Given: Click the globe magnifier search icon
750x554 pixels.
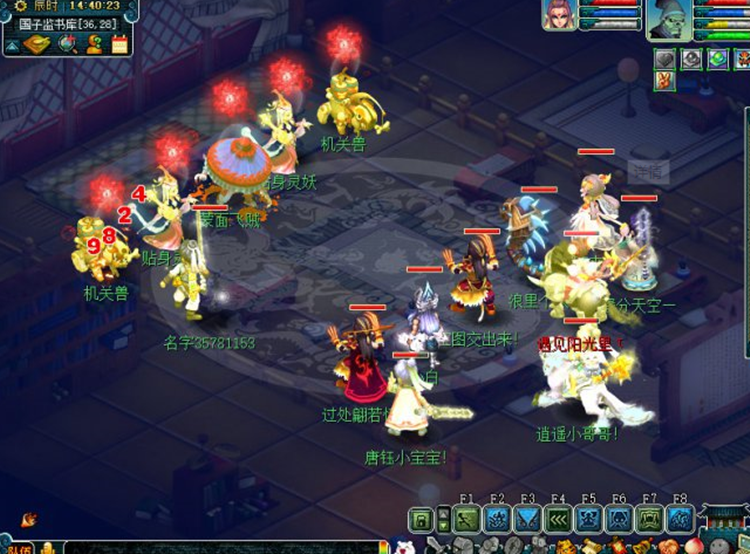Looking at the screenshot, I should [68, 44].
